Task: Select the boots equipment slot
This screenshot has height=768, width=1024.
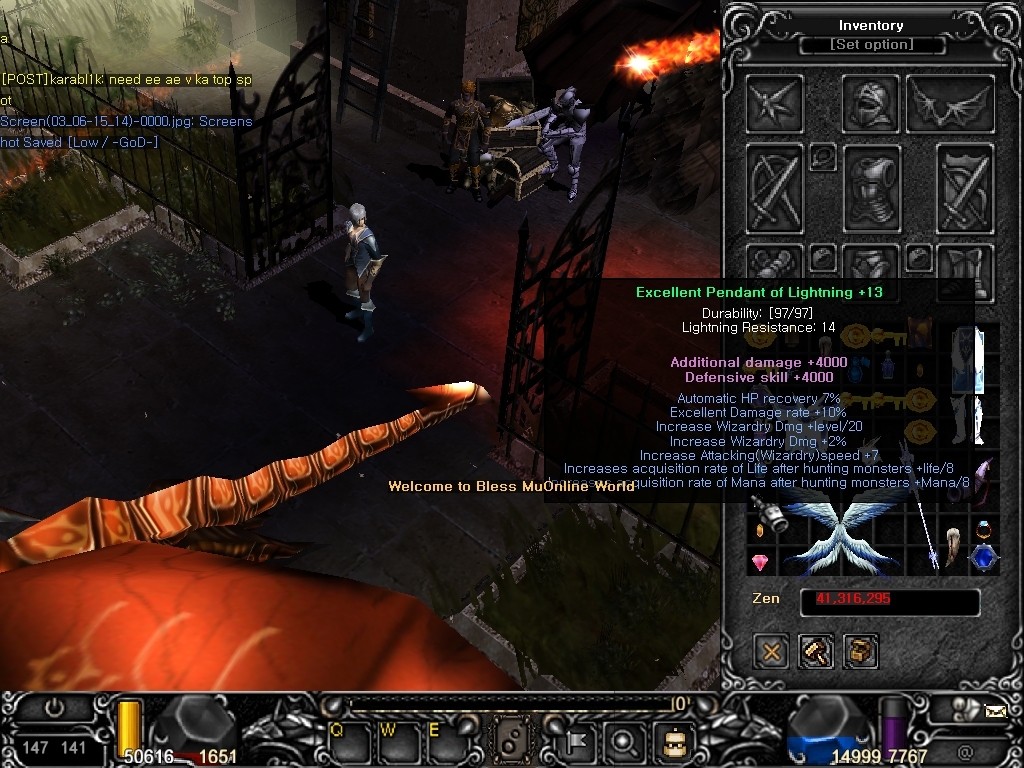Action: [965, 270]
